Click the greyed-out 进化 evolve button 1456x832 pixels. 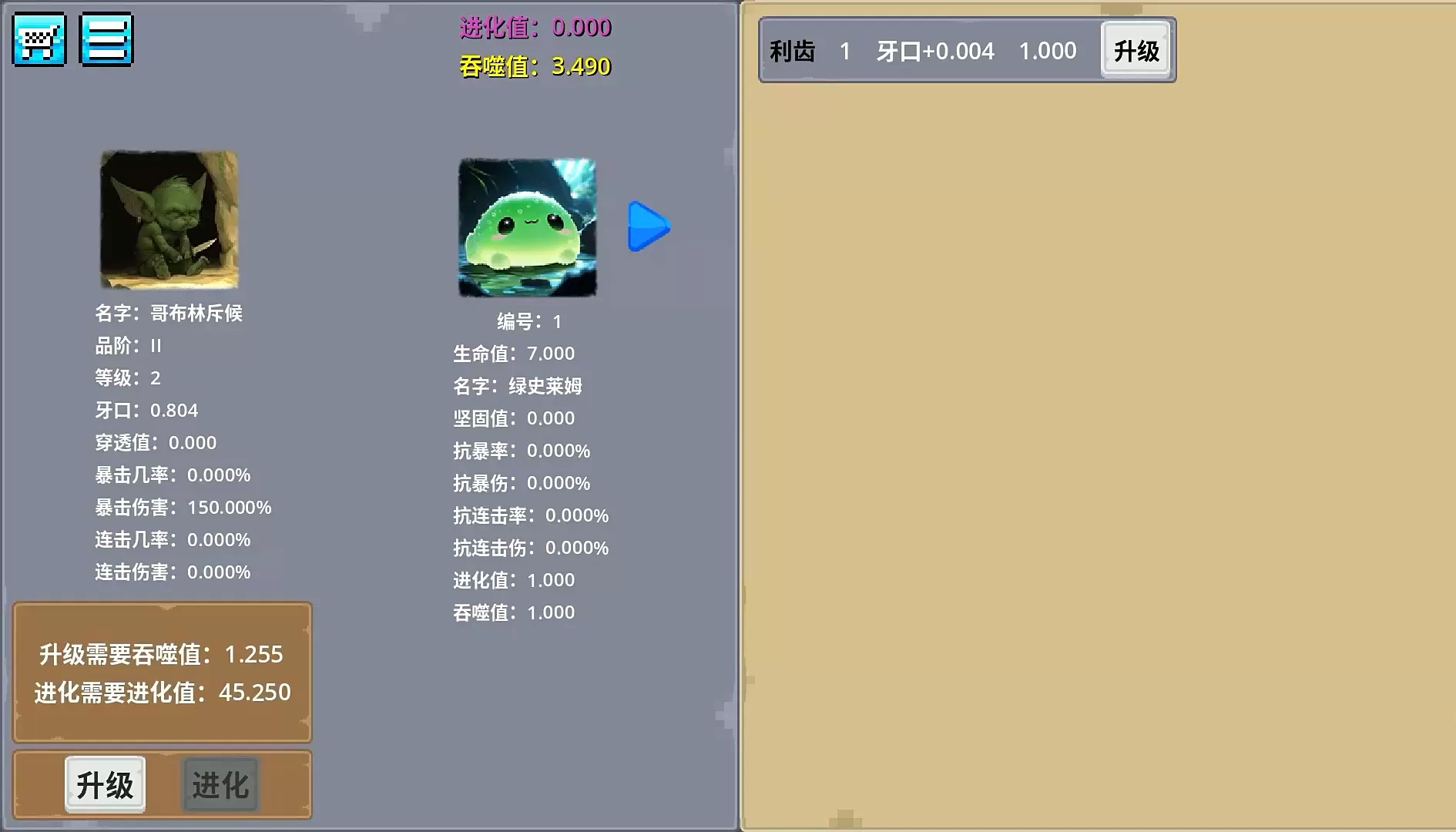coord(220,783)
